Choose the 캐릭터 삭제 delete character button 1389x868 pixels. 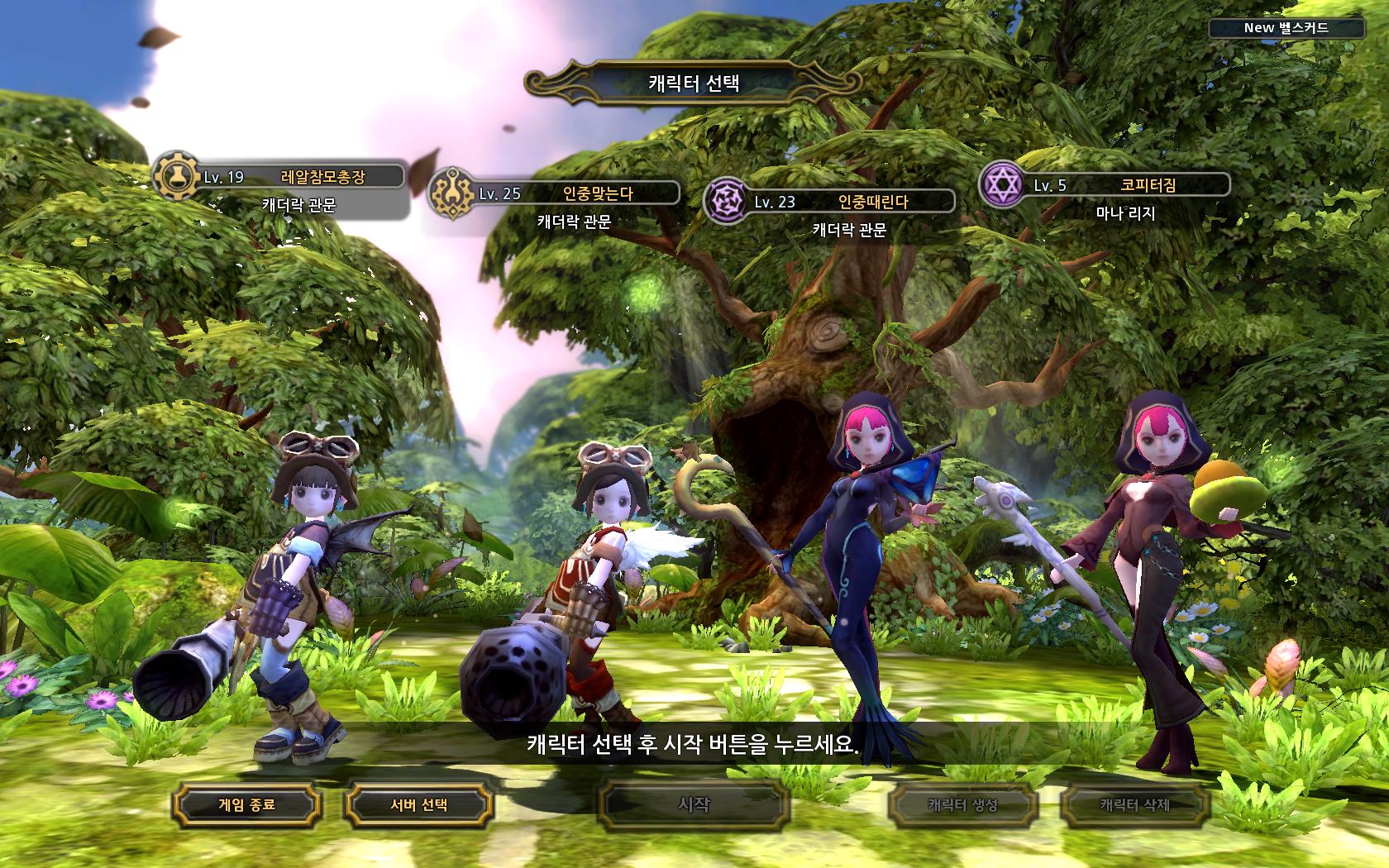point(1134,804)
